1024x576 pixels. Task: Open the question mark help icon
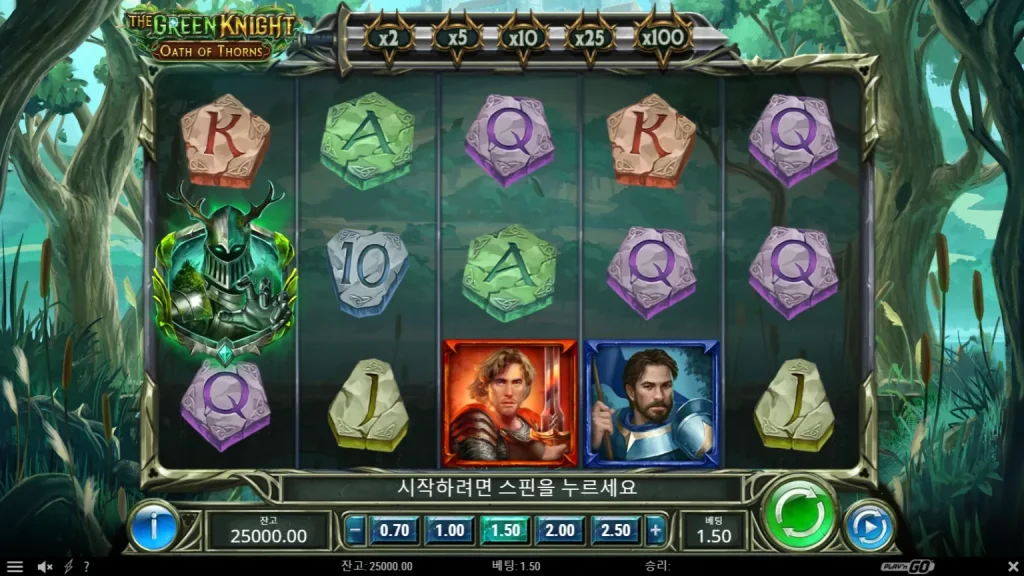click(86, 567)
